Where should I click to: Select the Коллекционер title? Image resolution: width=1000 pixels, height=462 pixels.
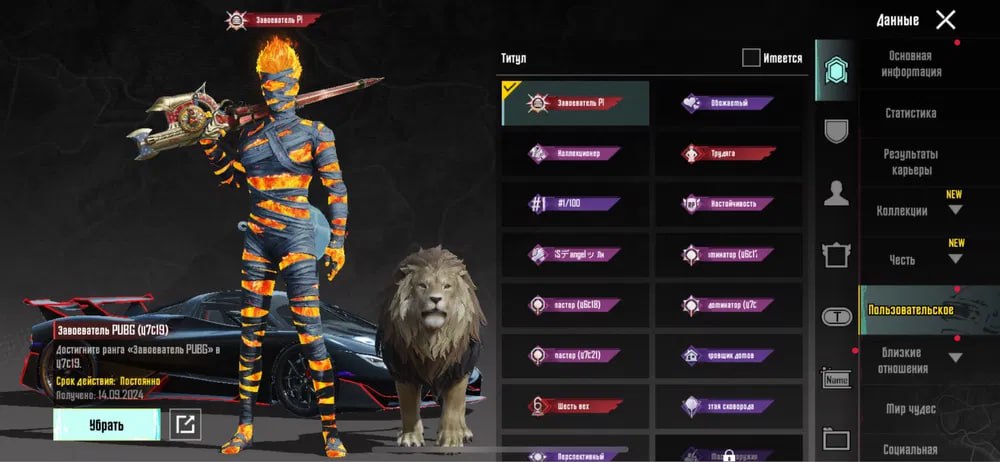click(x=576, y=154)
